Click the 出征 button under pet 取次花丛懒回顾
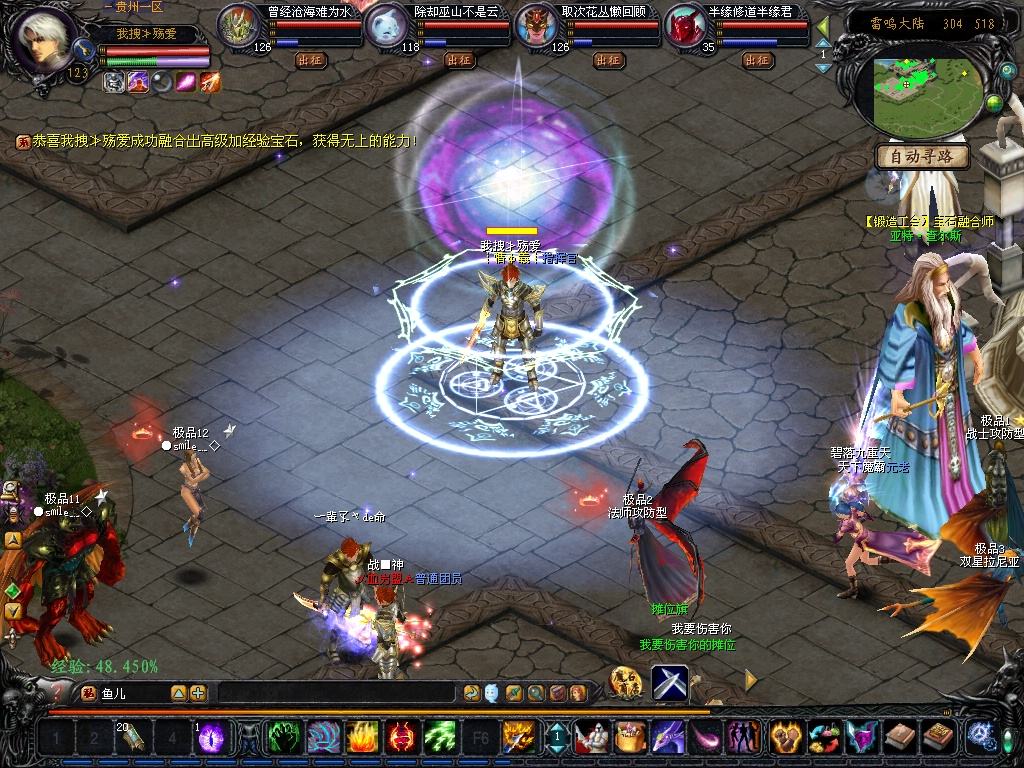The width and height of the screenshot is (1024, 768). (608, 60)
